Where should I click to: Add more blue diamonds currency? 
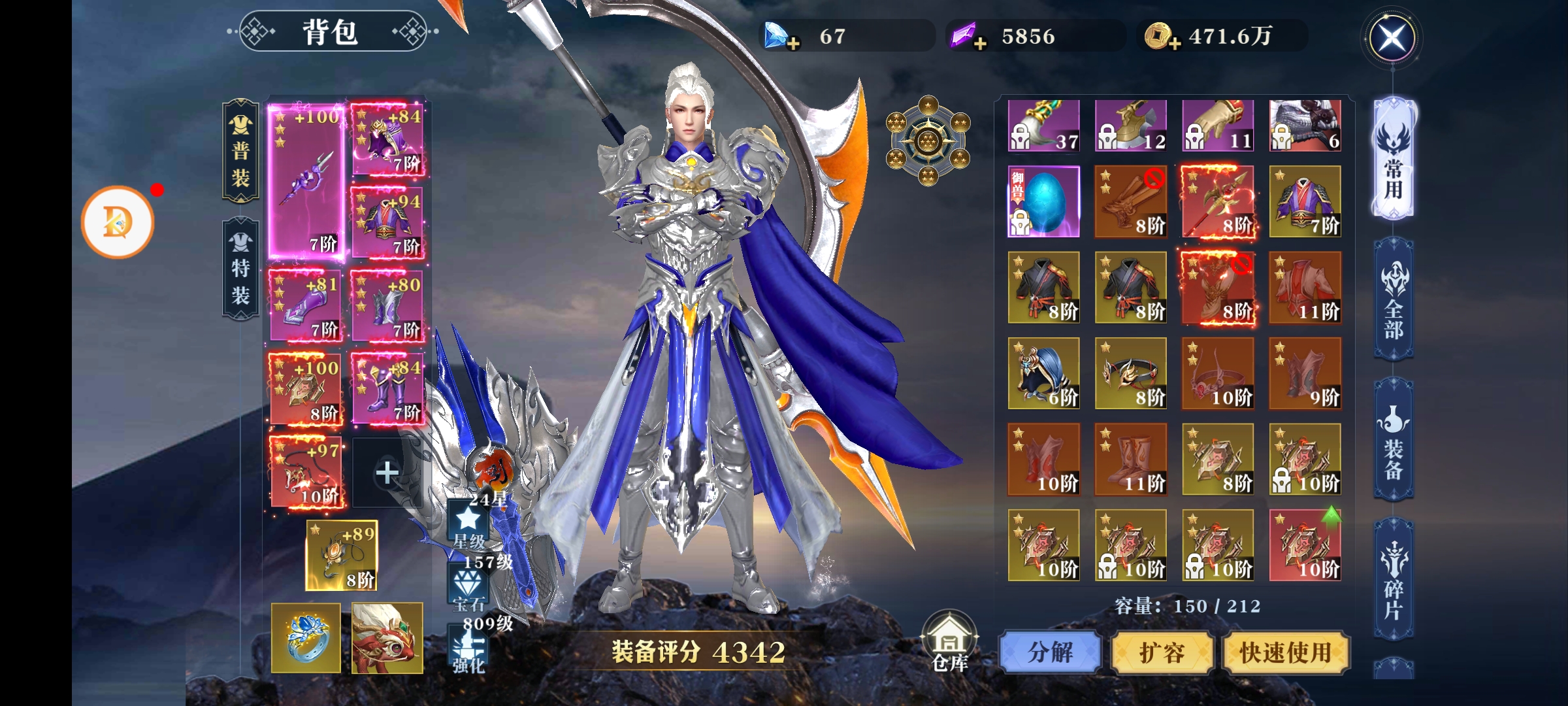tap(792, 44)
